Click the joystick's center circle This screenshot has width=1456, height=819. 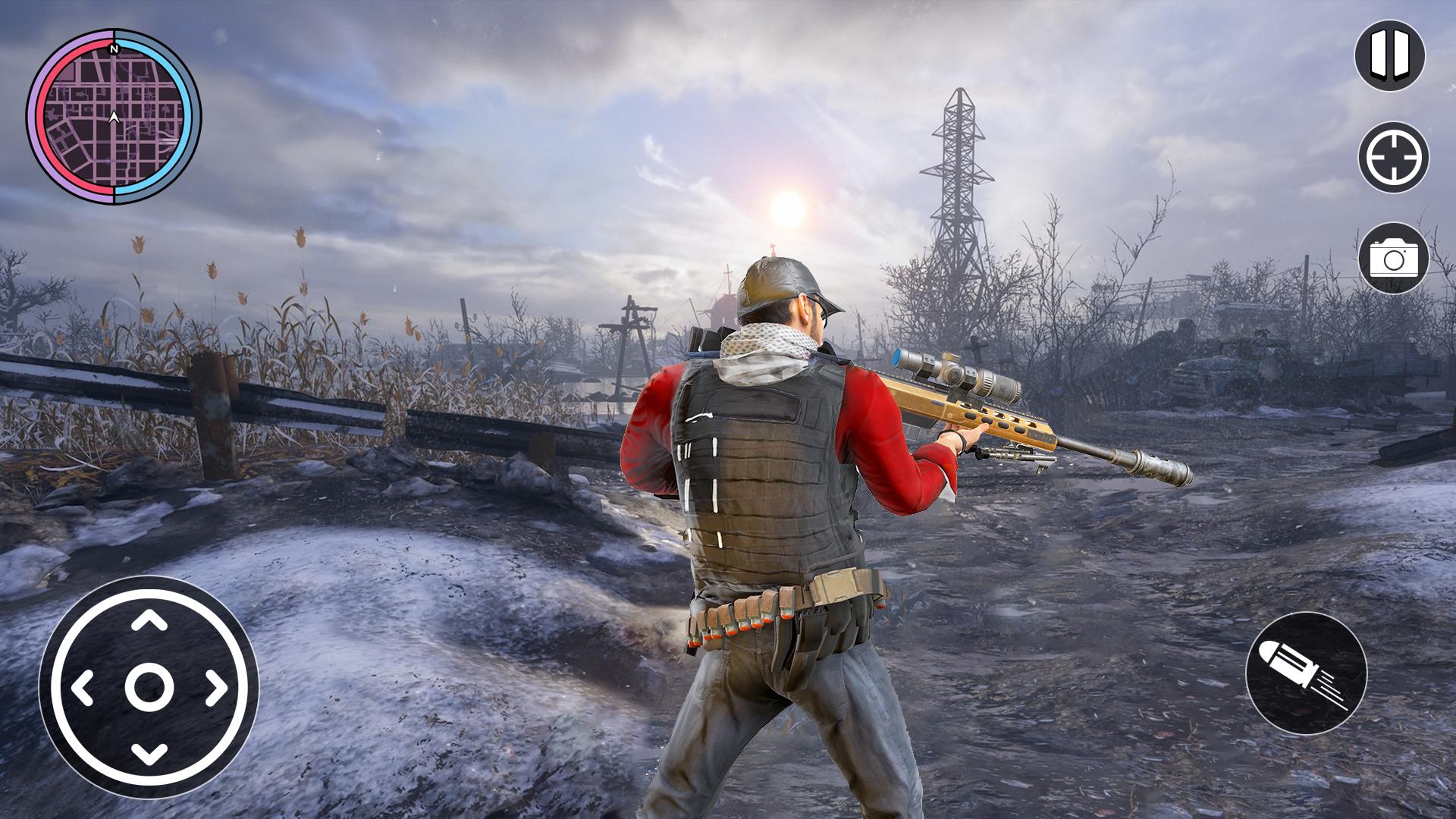(149, 687)
